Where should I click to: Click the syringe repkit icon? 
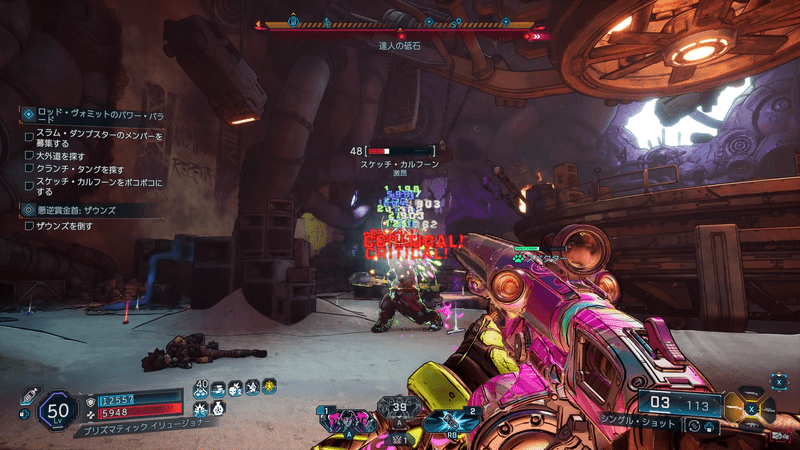point(27,395)
